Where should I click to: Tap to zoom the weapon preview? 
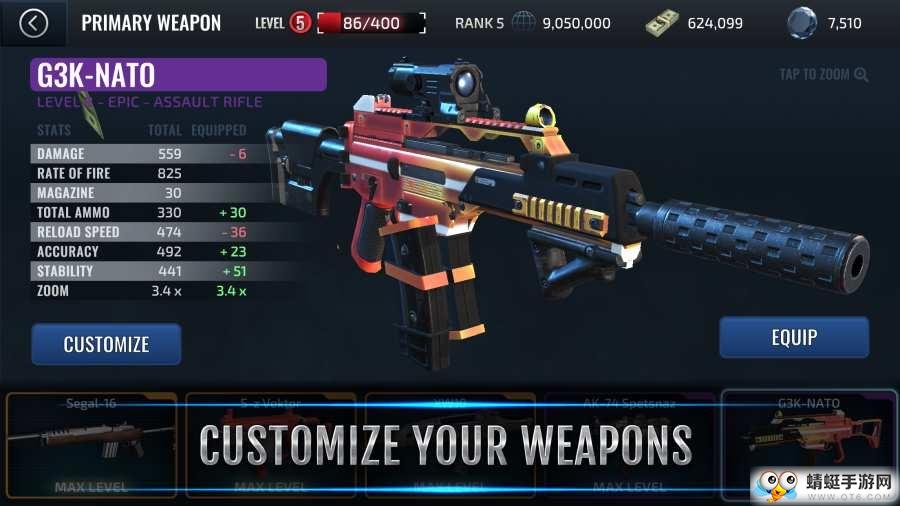[824, 74]
